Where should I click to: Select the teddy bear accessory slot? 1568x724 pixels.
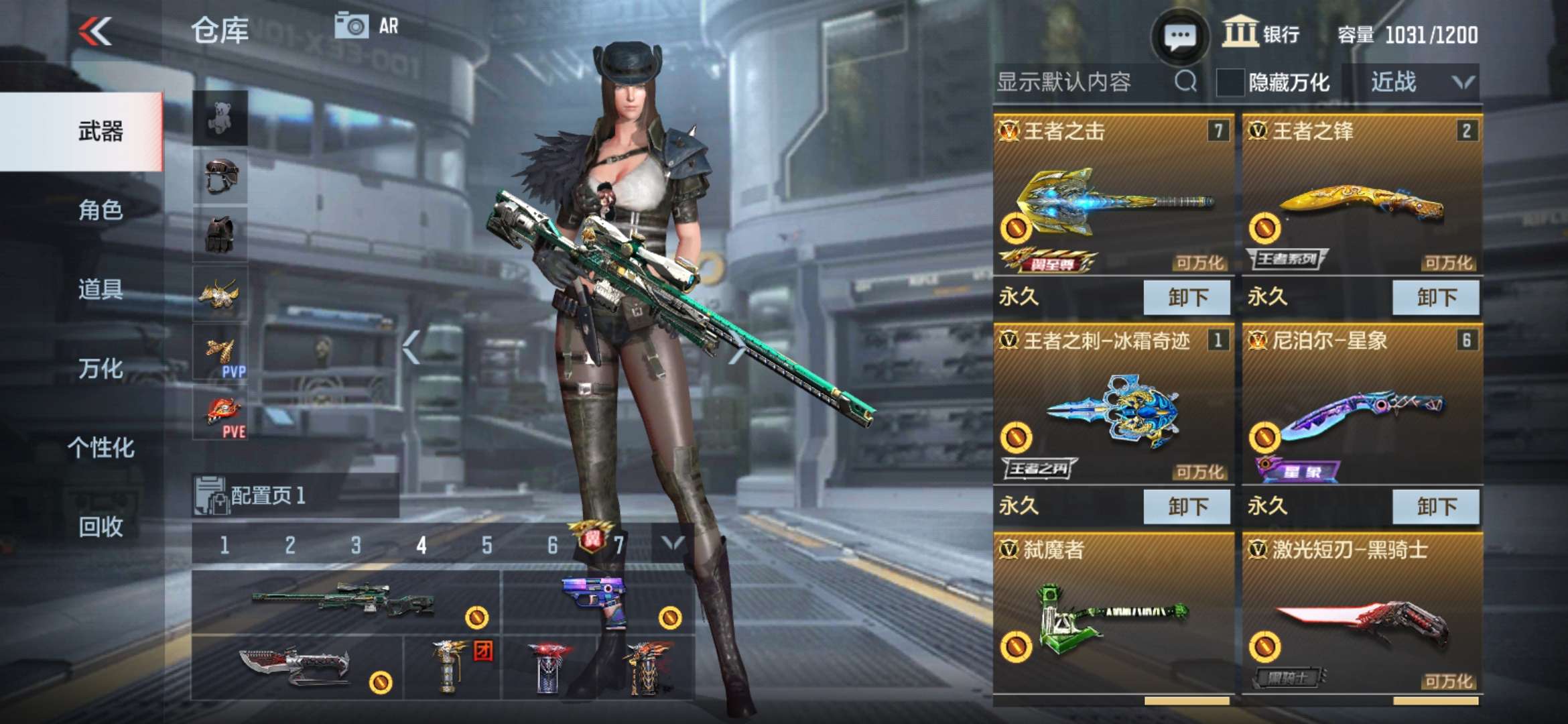click(221, 117)
